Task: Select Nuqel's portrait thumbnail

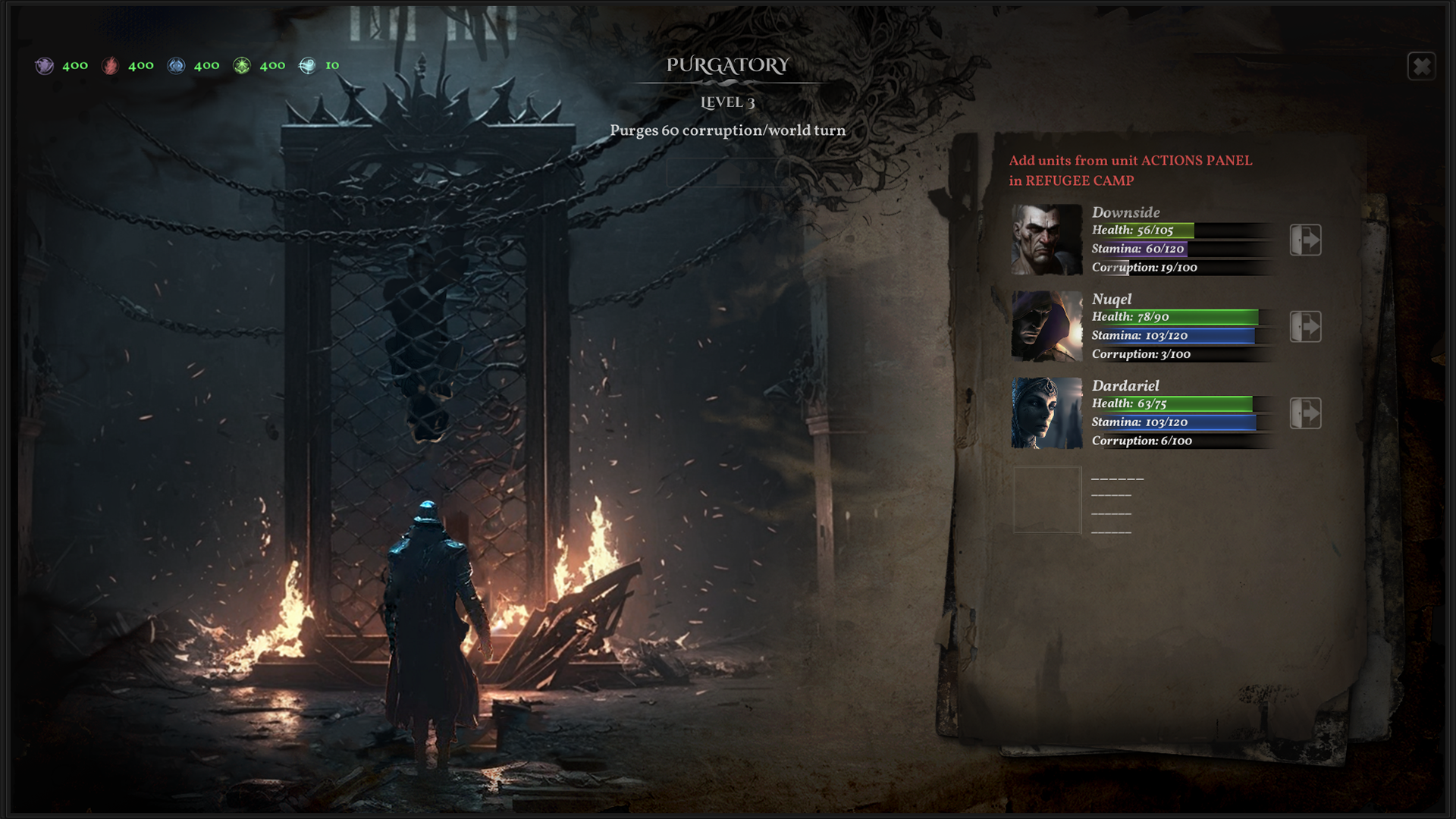Action: [1046, 326]
